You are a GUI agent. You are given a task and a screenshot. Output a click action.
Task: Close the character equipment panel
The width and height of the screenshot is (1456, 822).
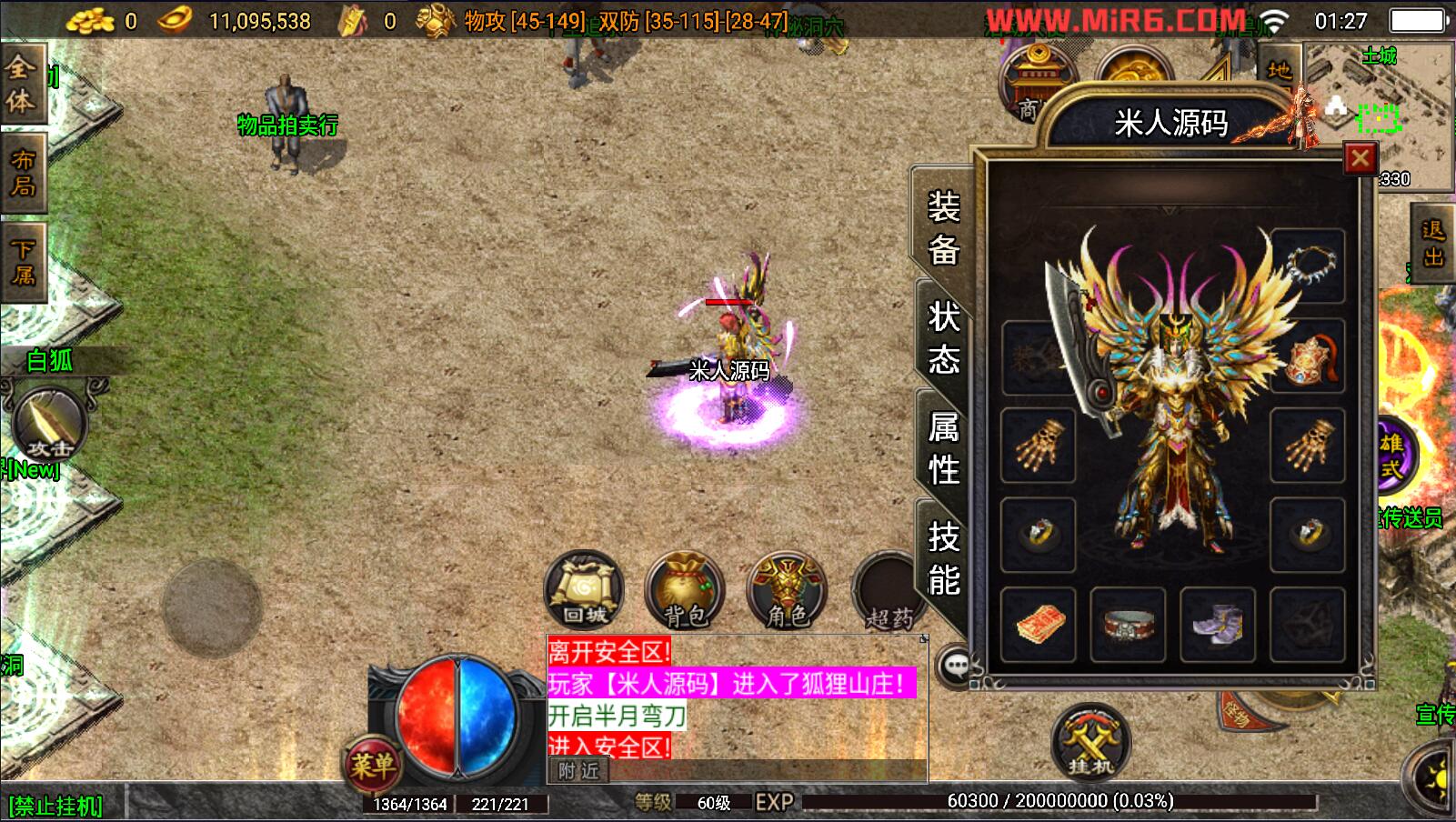(x=1360, y=159)
